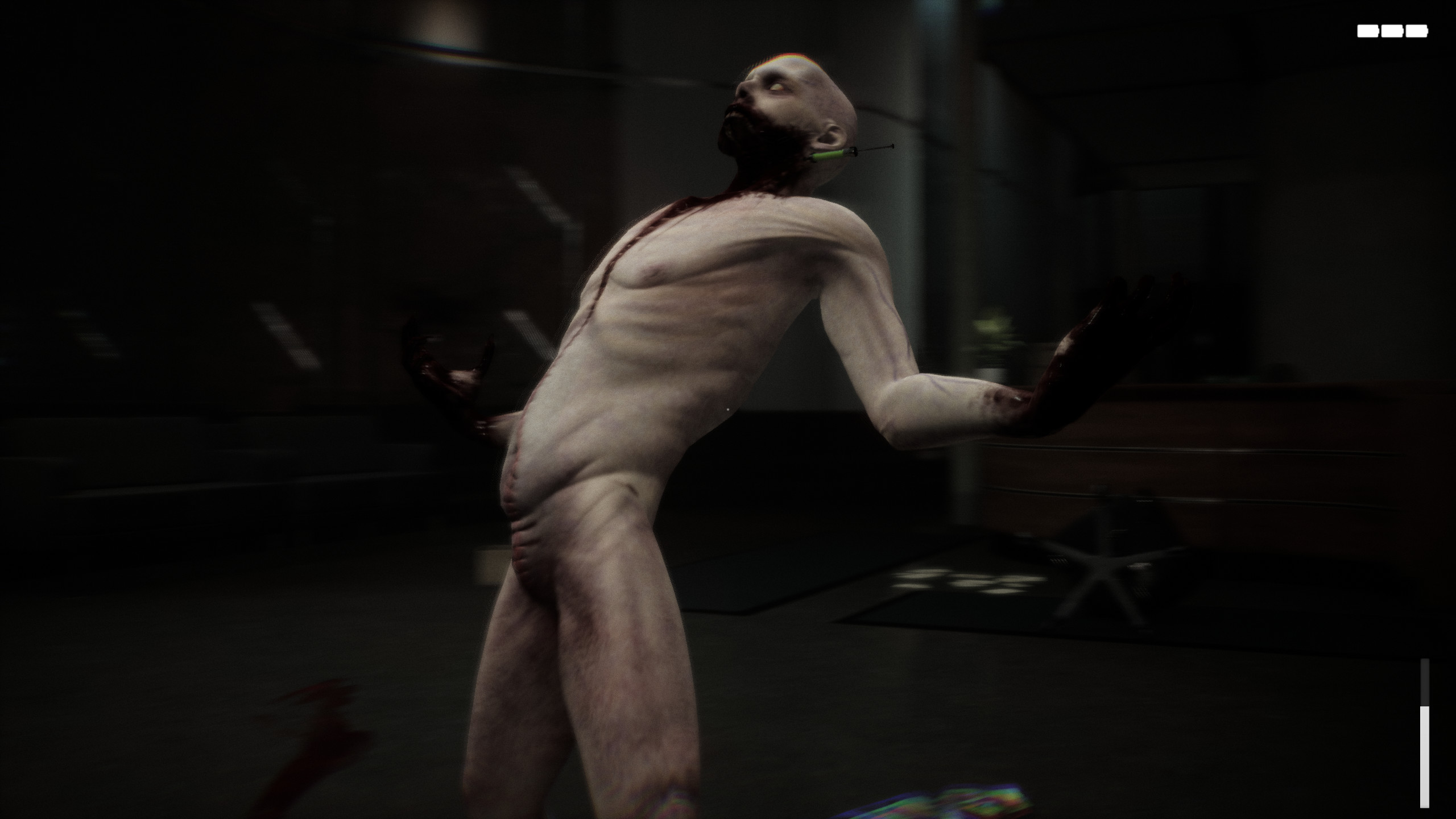The height and width of the screenshot is (819, 1456).
Task: Click the third battery icon
Action: (1417, 31)
